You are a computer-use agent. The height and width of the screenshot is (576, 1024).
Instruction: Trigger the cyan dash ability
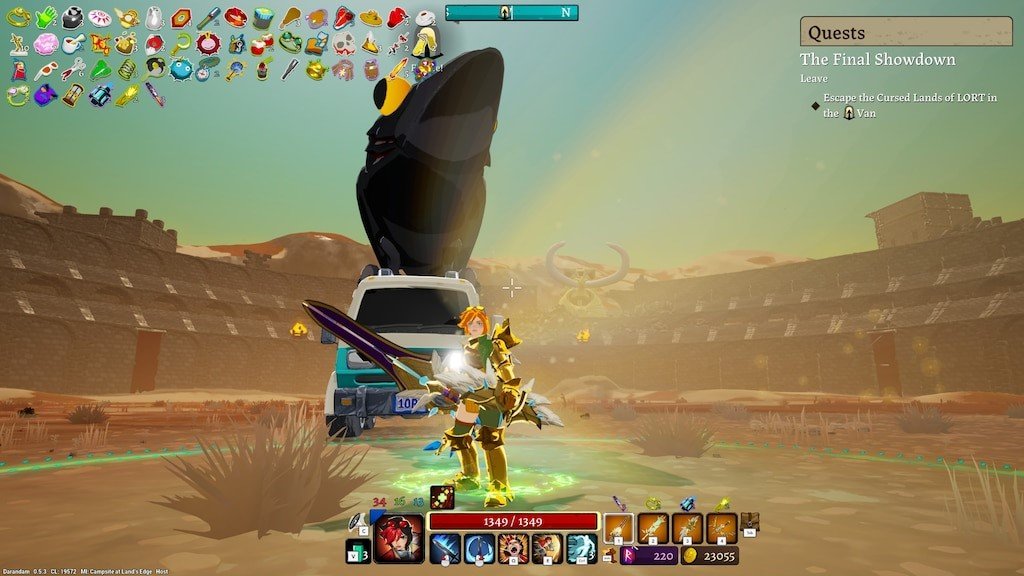[581, 548]
